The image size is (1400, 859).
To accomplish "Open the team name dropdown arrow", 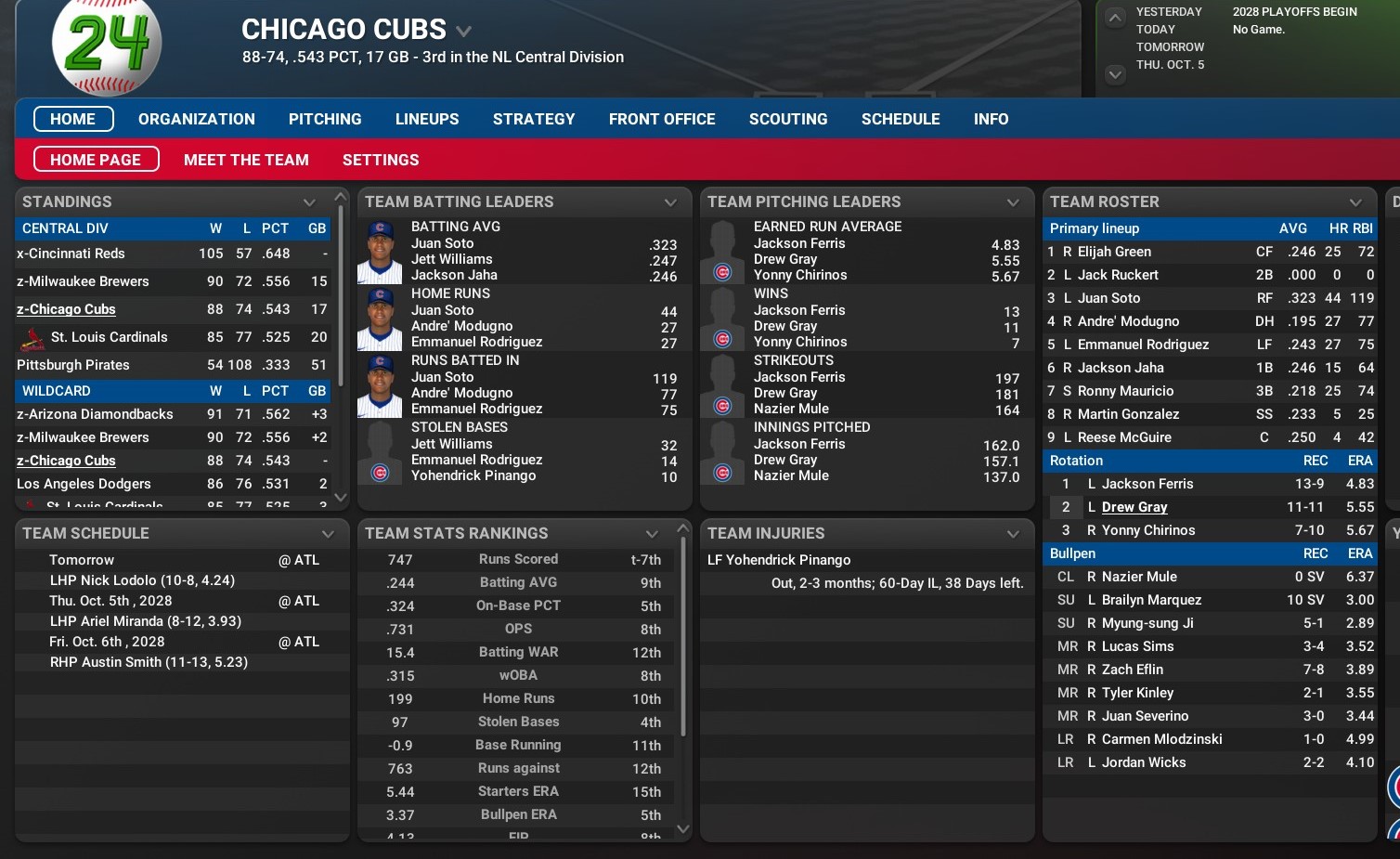I will [463, 32].
